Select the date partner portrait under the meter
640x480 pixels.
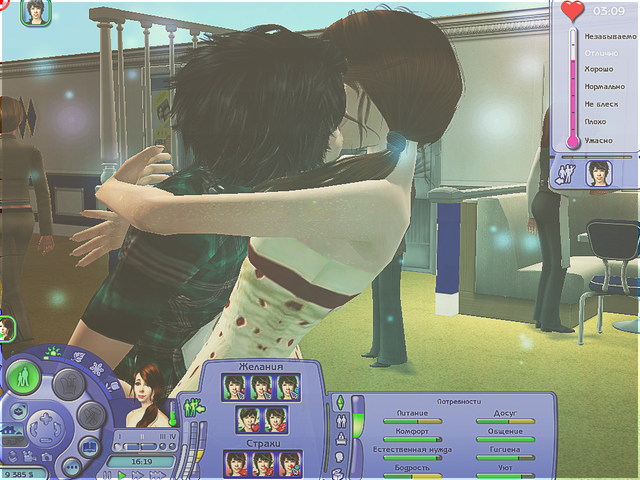600,171
